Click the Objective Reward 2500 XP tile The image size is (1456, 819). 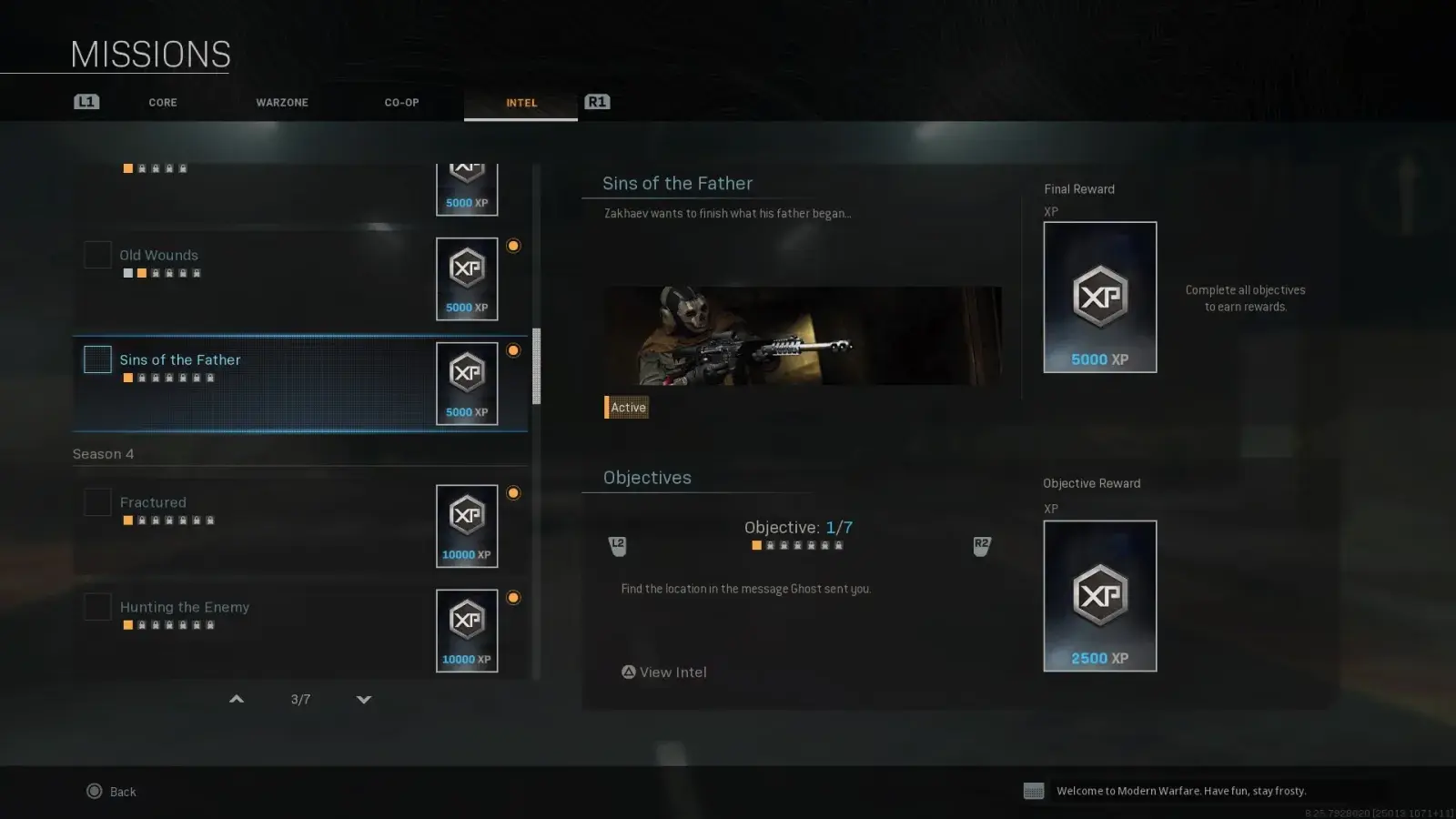(x=1099, y=596)
